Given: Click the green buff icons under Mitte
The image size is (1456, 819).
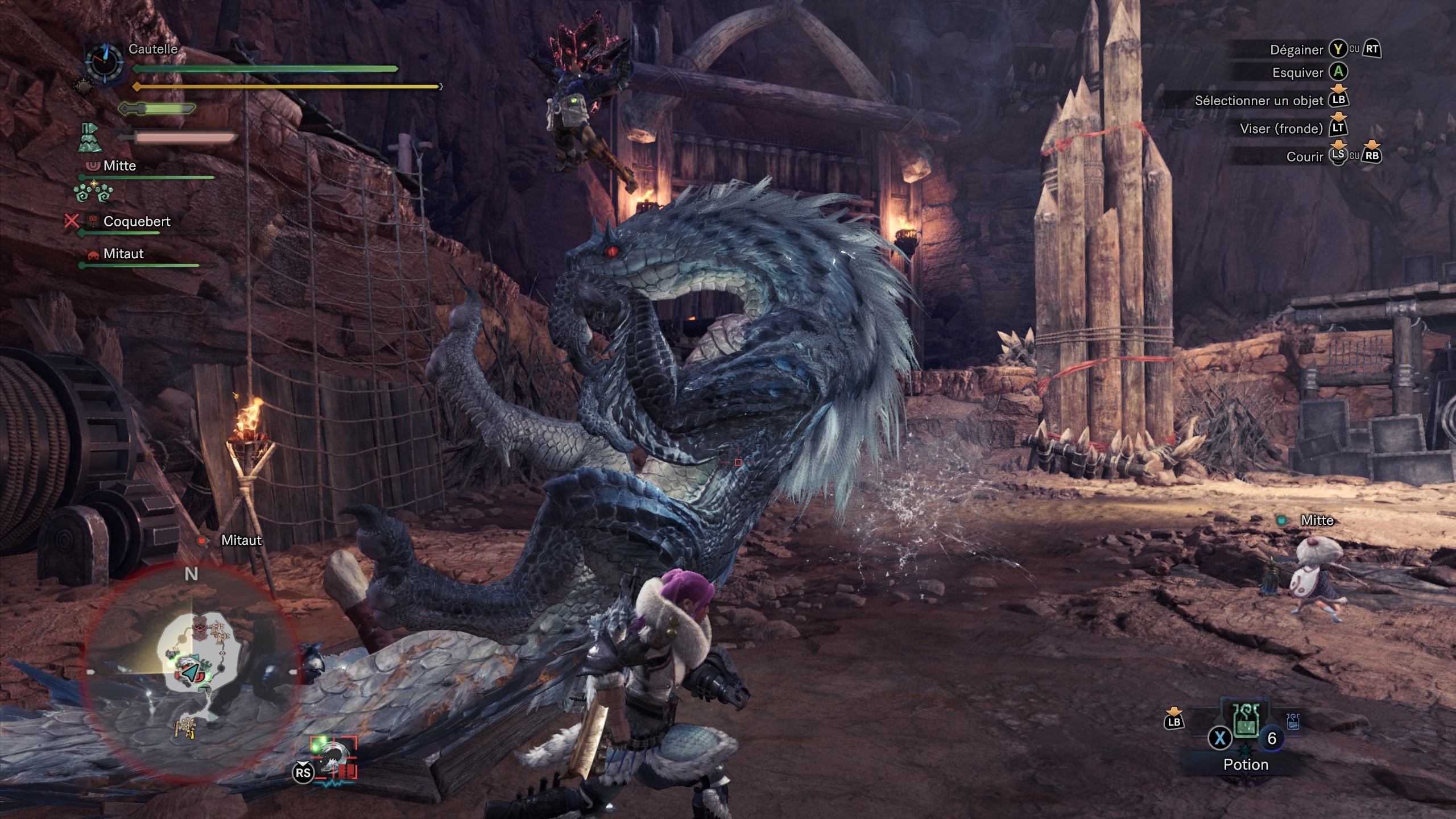Looking at the screenshot, I should (93, 193).
